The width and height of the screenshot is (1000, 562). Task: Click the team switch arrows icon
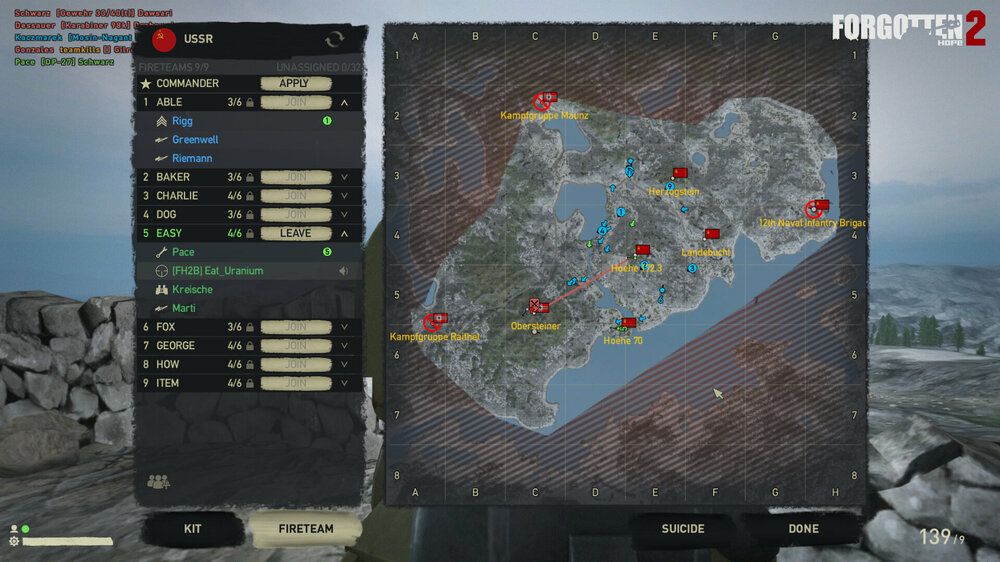click(x=334, y=39)
